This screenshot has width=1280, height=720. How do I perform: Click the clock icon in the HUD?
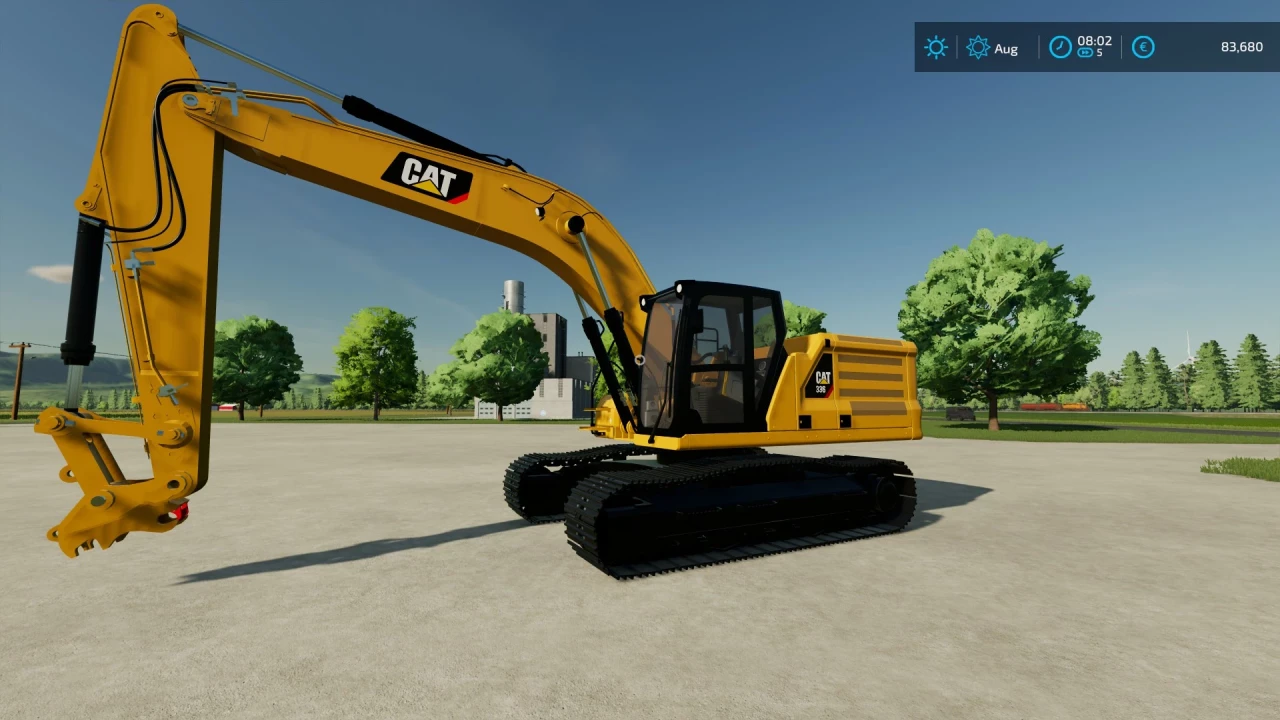click(1060, 47)
